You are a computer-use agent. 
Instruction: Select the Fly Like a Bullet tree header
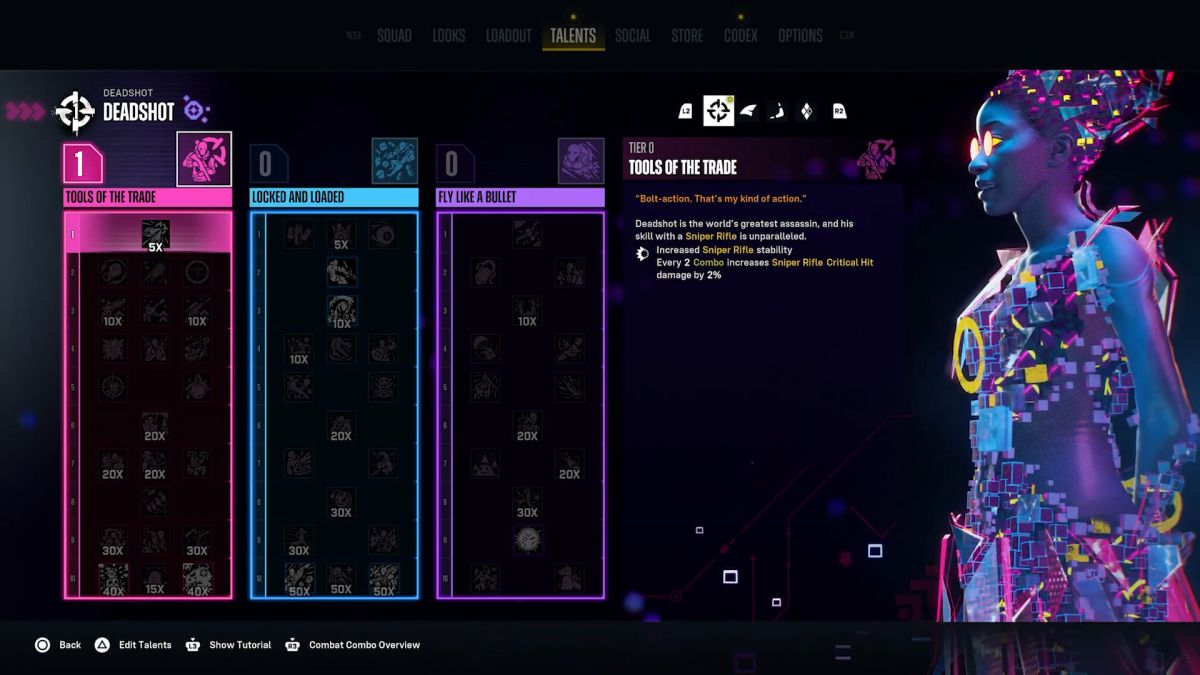[x=520, y=197]
